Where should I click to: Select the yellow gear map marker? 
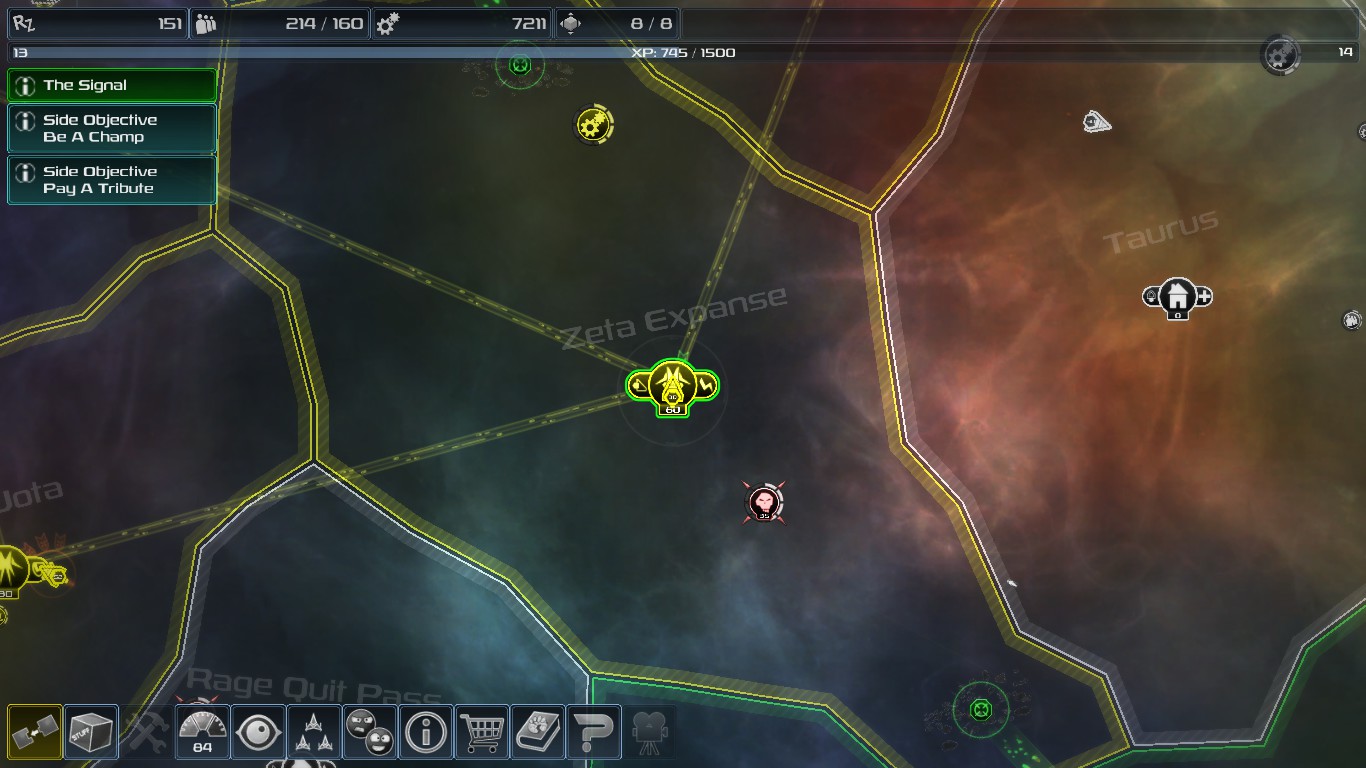[593, 125]
